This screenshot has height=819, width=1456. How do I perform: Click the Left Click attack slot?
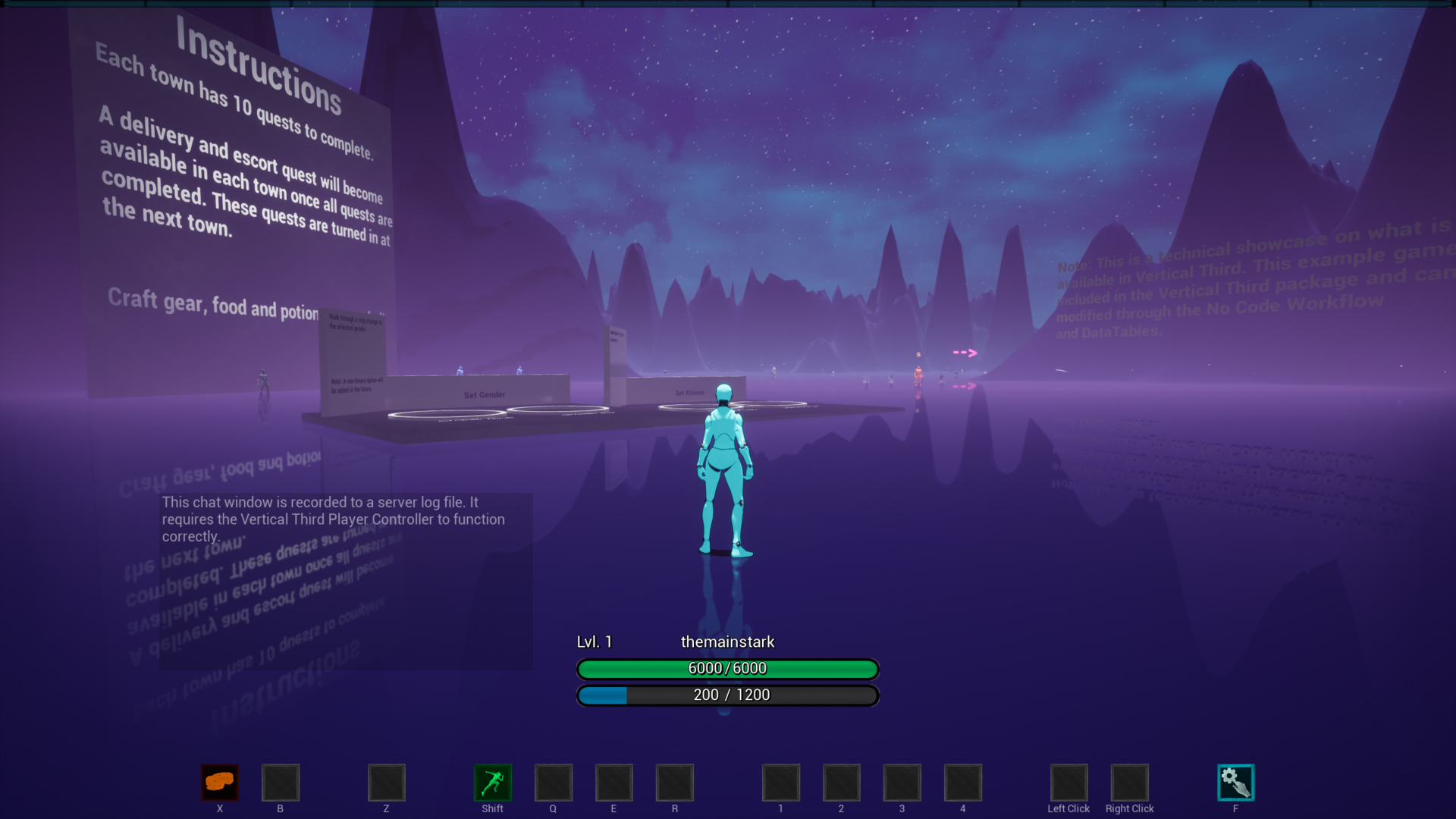(1068, 782)
